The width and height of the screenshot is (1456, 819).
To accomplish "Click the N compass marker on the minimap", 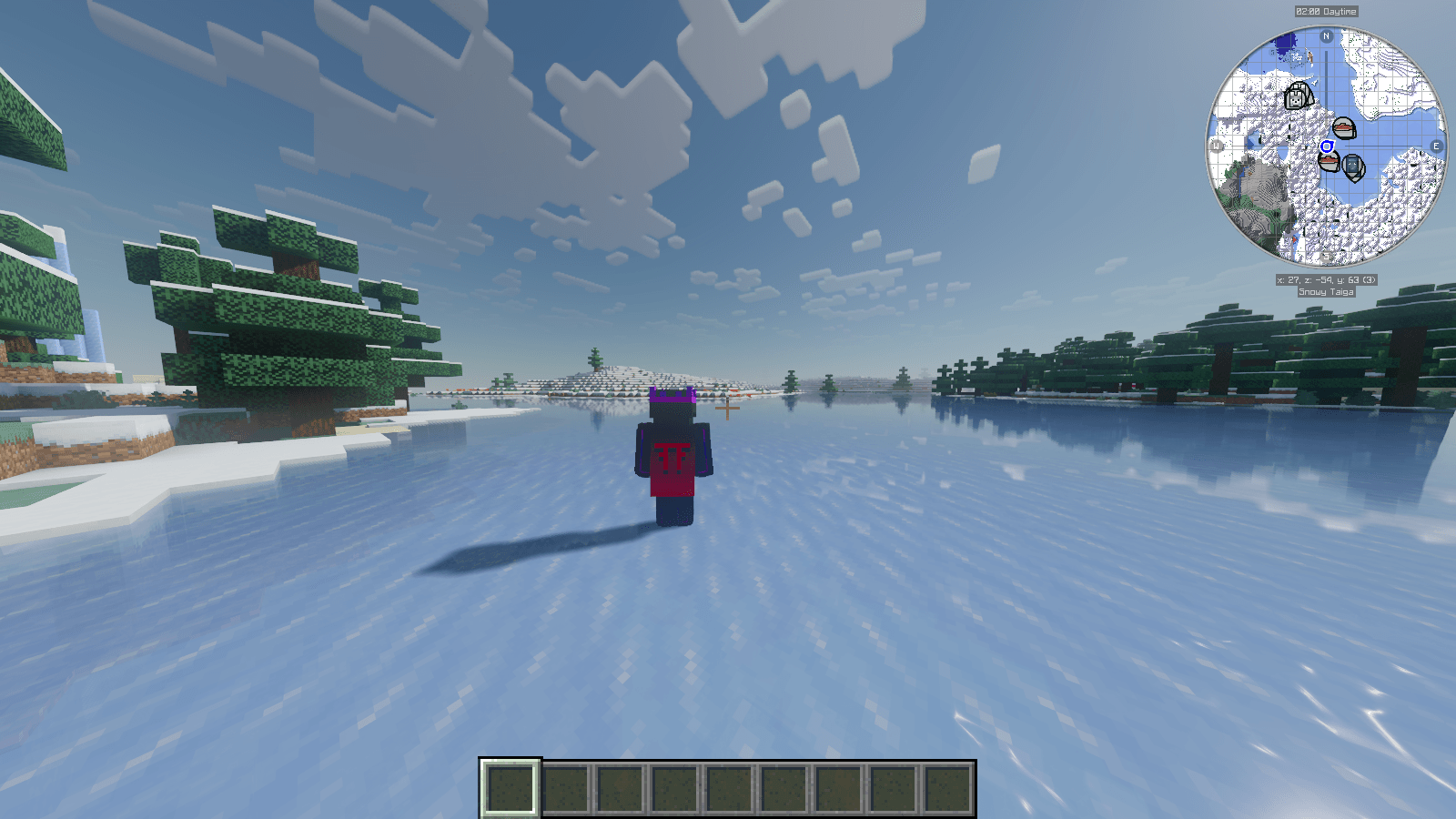I will [1326, 35].
